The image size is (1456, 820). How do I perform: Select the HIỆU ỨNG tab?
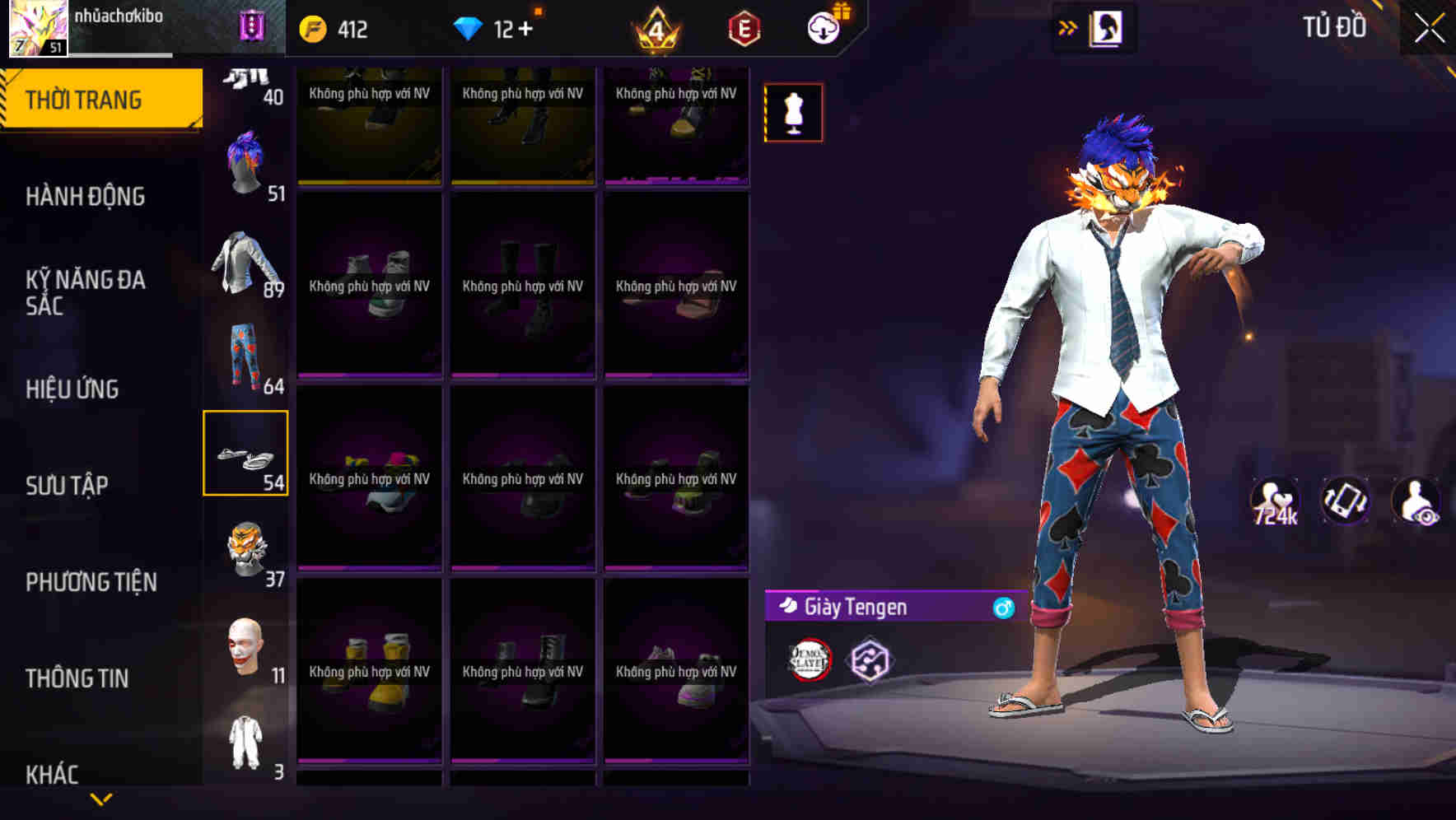coord(74,389)
